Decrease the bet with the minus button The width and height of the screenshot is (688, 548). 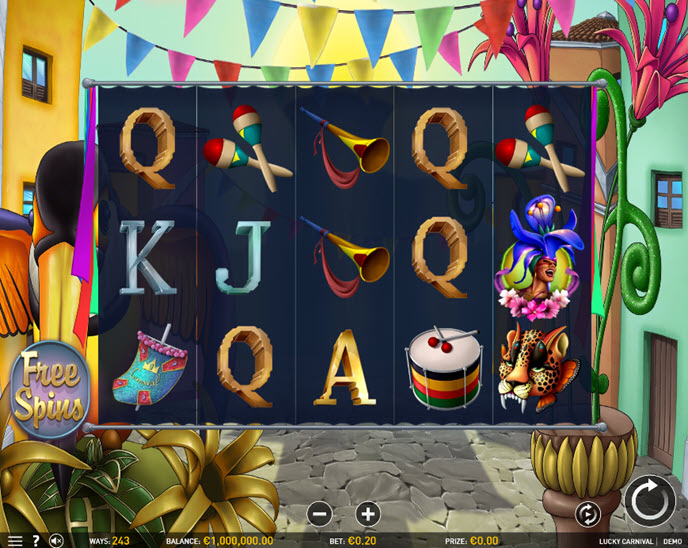[320, 514]
